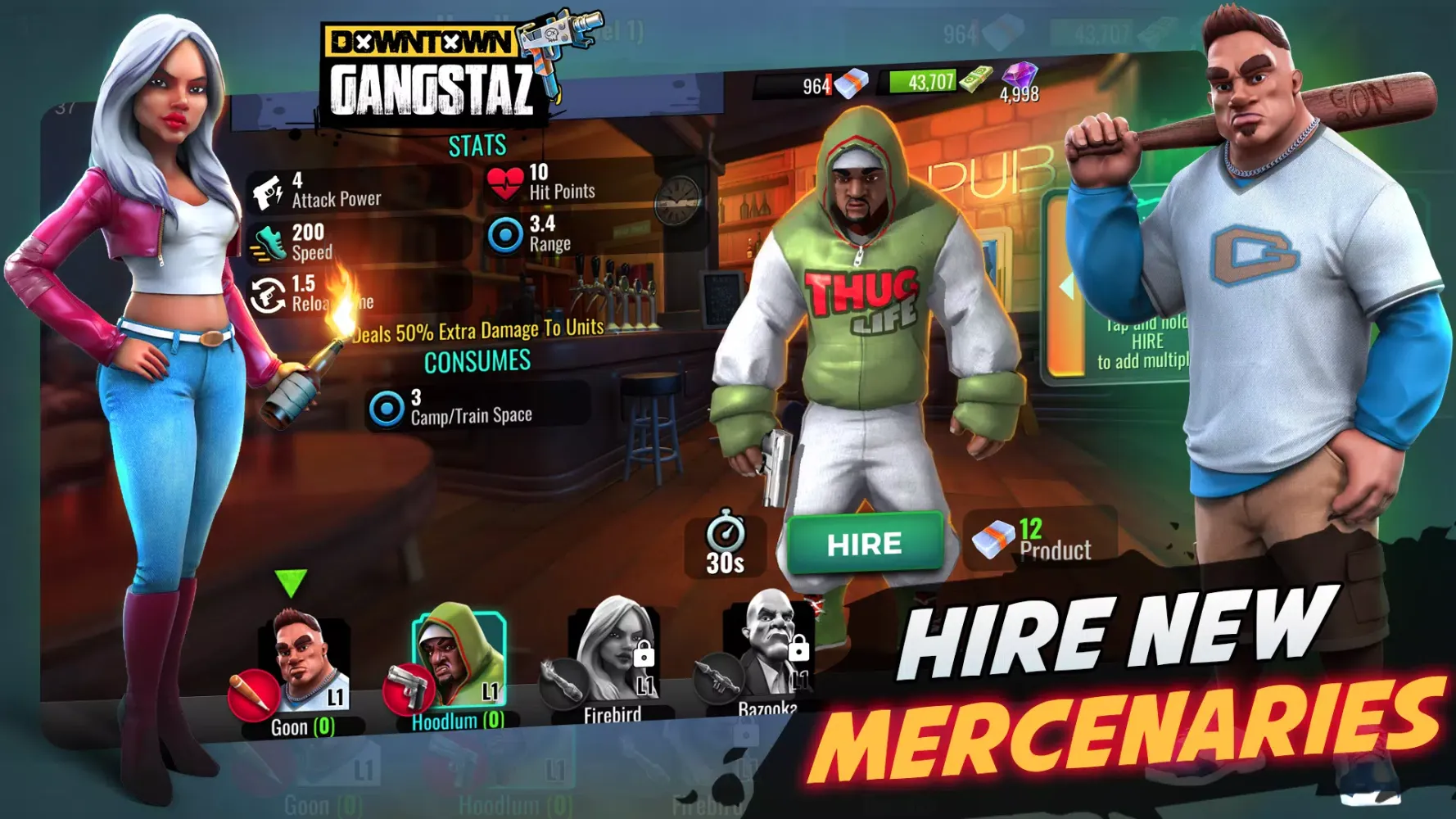Select the Range target icon
1456x819 pixels.
pyautogui.click(x=503, y=234)
